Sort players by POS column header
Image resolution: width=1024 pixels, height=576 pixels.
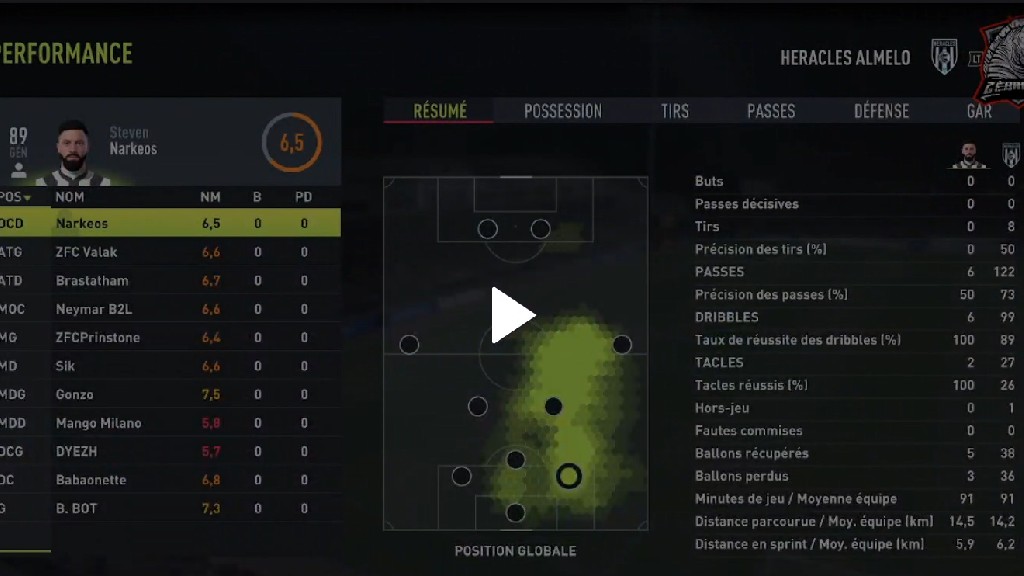point(15,198)
